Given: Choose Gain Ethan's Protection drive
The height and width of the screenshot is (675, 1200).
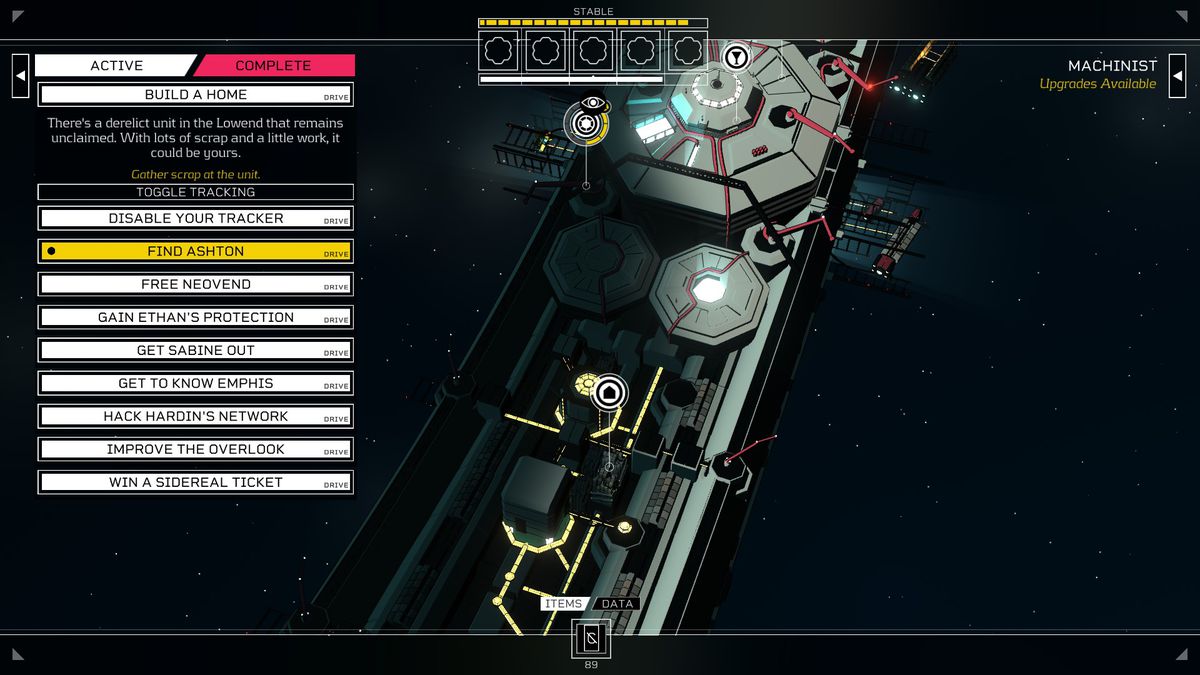Looking at the screenshot, I should (x=195, y=317).
